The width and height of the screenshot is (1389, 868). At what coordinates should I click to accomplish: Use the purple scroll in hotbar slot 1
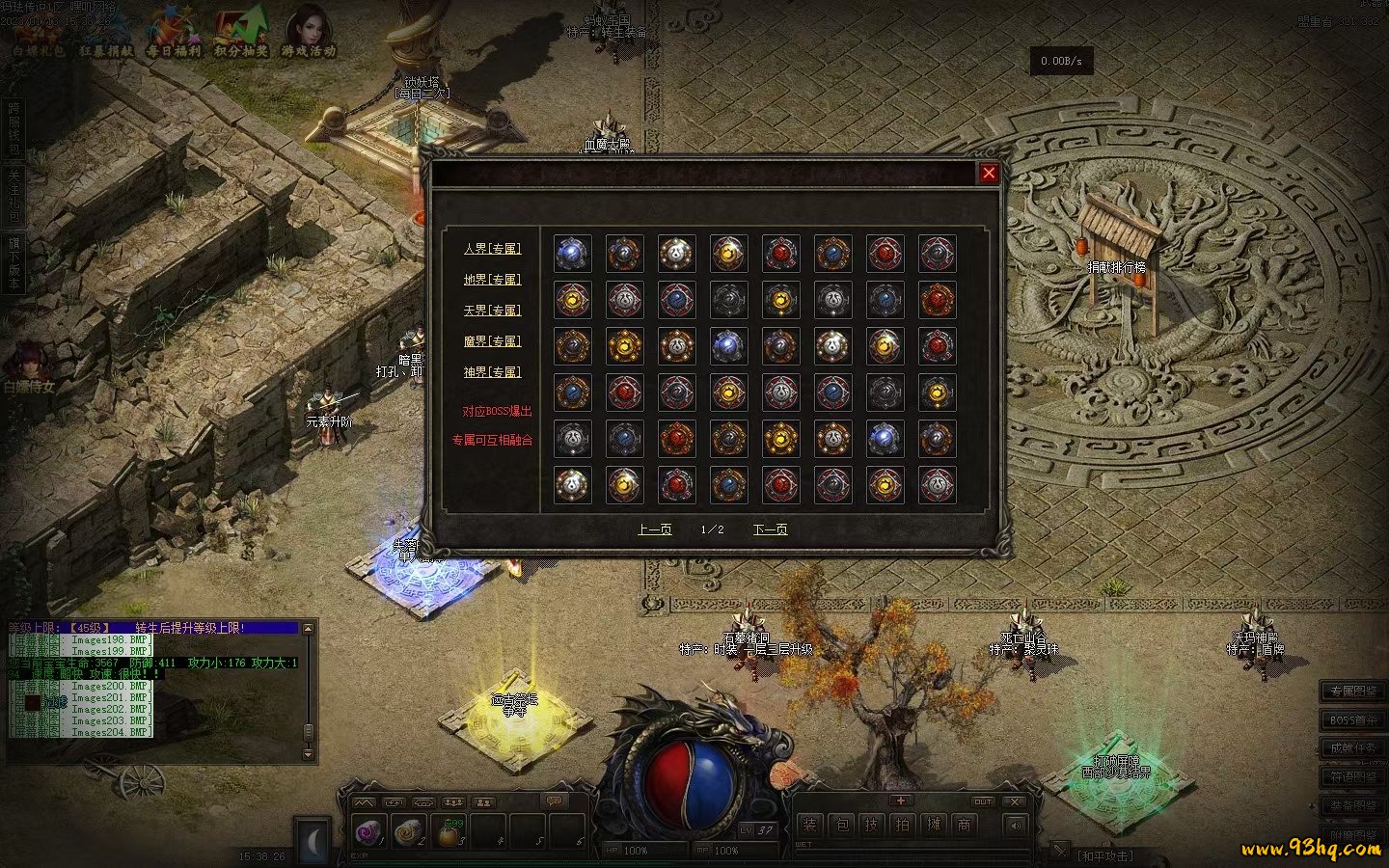click(369, 831)
